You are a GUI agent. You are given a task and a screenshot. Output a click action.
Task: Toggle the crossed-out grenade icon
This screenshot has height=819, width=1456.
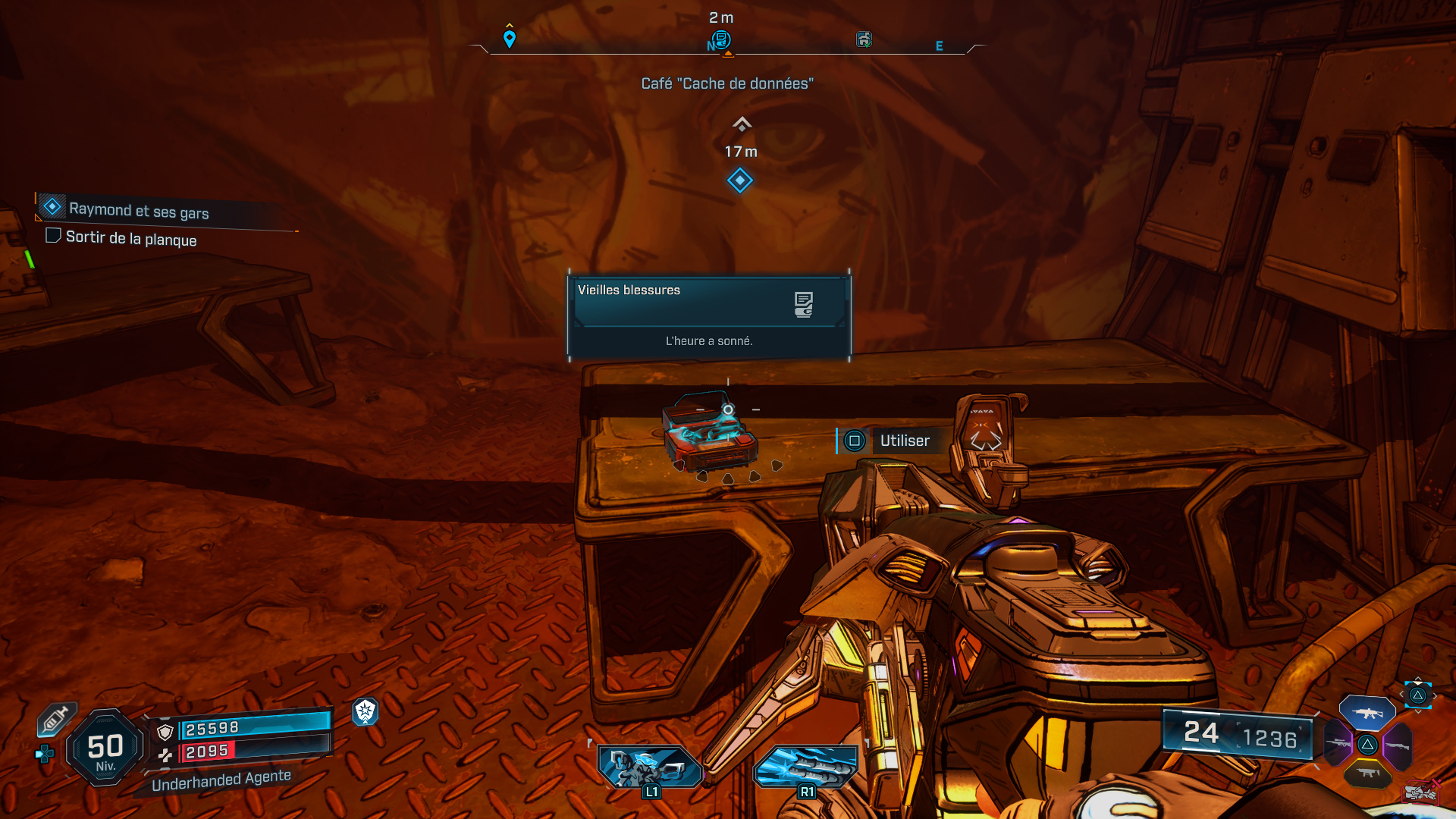click(x=1422, y=791)
